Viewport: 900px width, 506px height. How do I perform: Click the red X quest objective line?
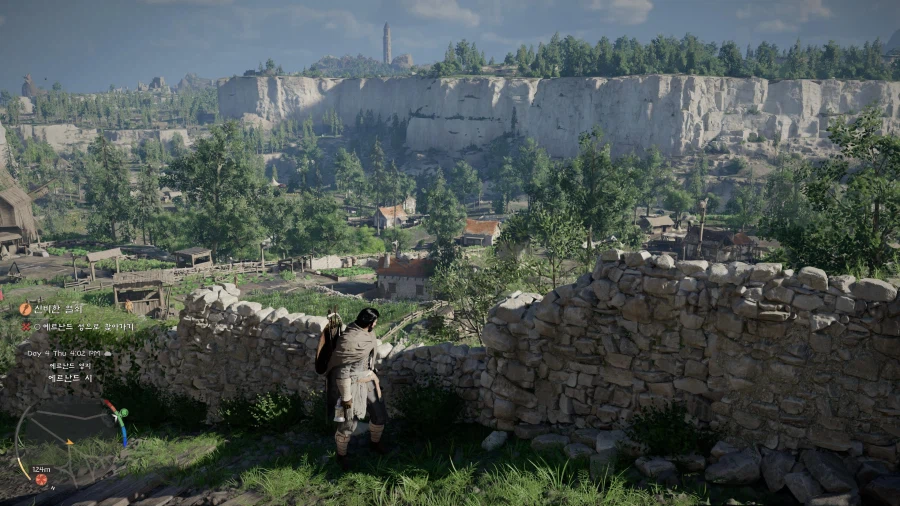pos(76,326)
